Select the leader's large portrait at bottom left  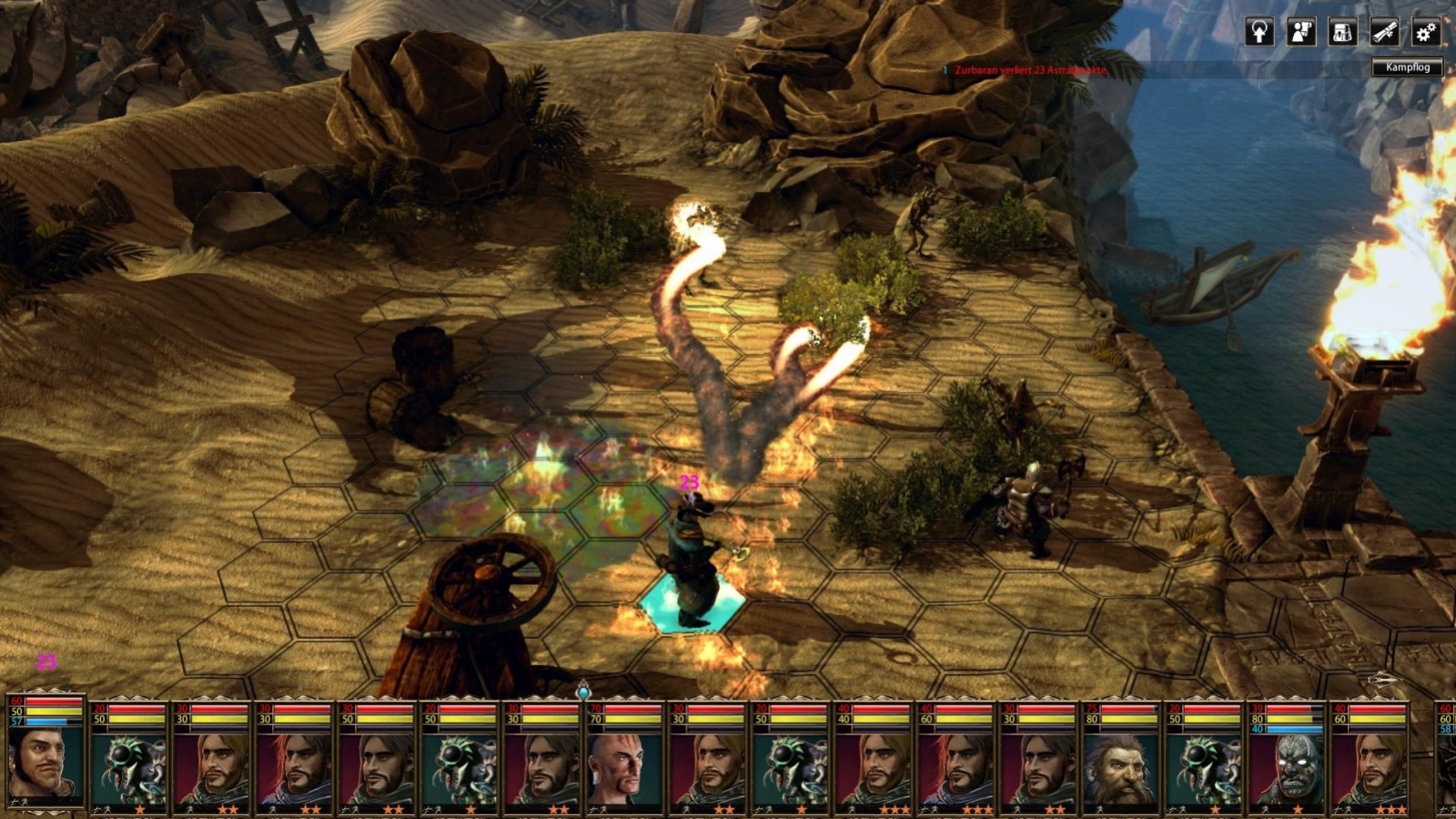click(x=45, y=764)
